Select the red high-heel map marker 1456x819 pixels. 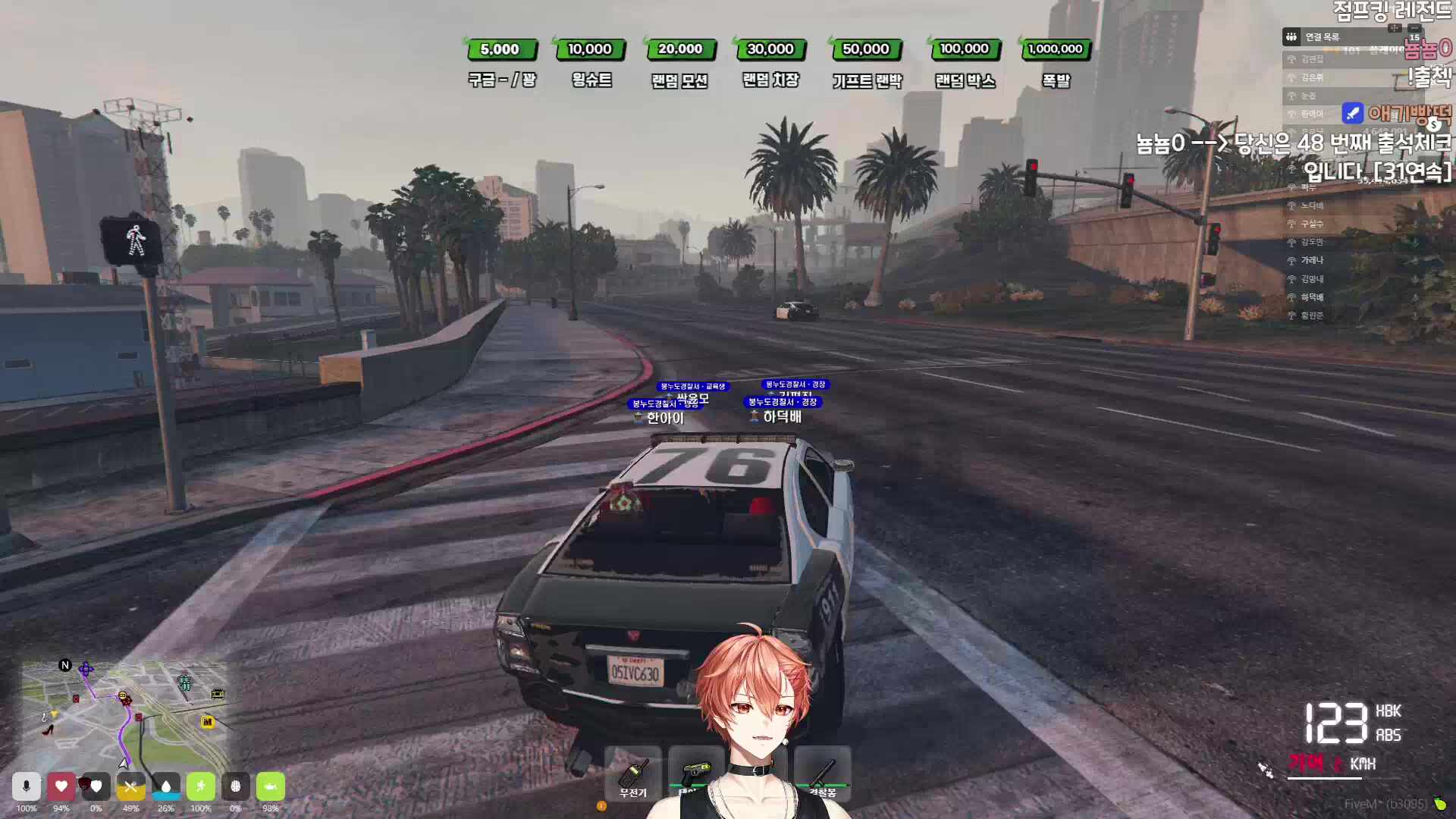click(49, 730)
